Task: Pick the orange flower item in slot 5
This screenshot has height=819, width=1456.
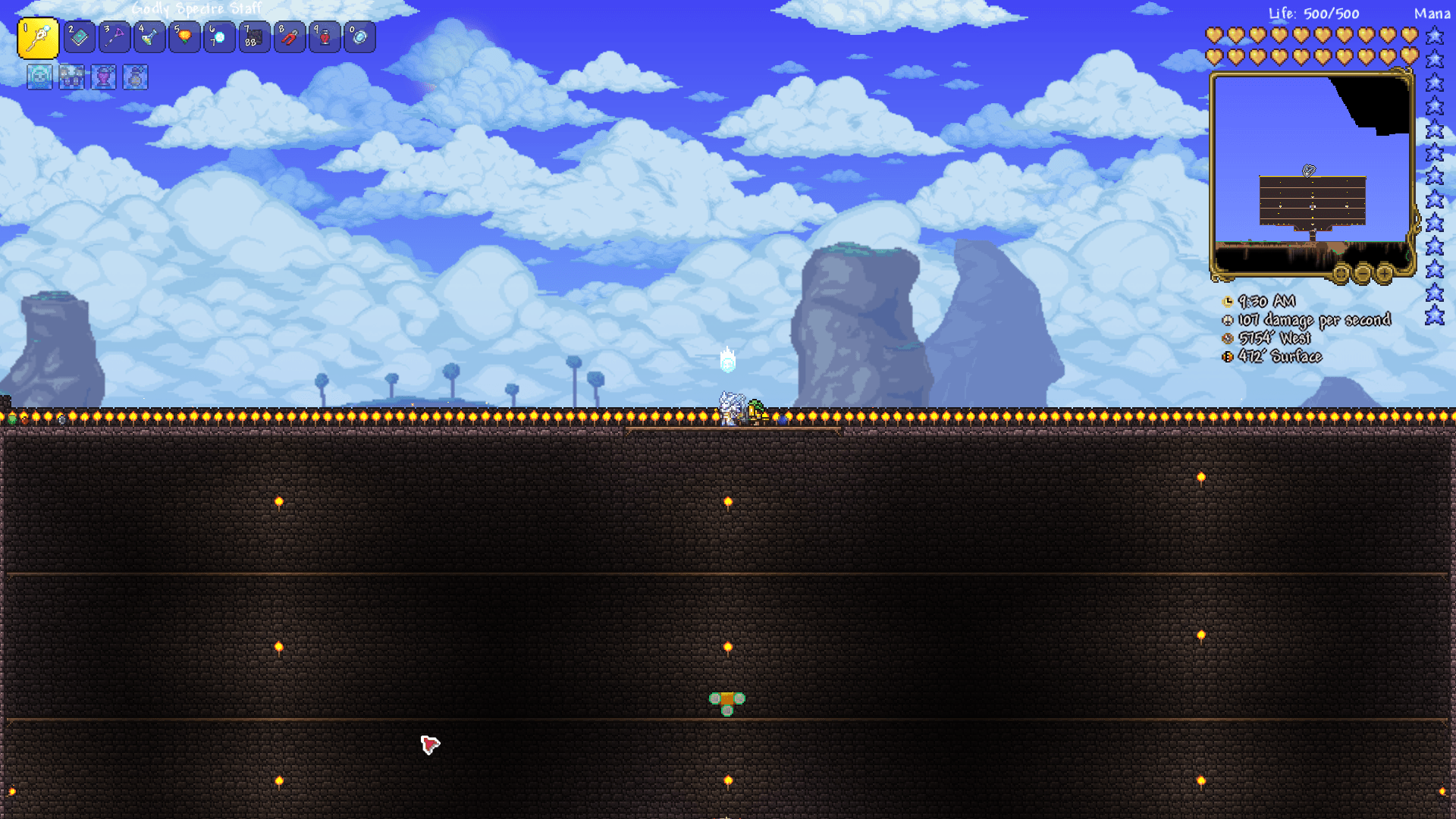Action: (x=184, y=36)
